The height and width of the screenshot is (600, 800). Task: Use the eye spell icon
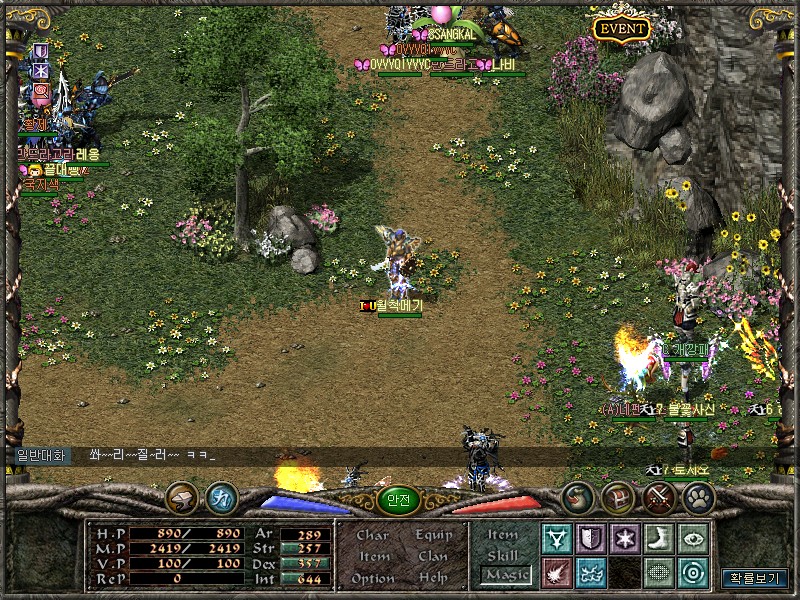[x=692, y=539]
